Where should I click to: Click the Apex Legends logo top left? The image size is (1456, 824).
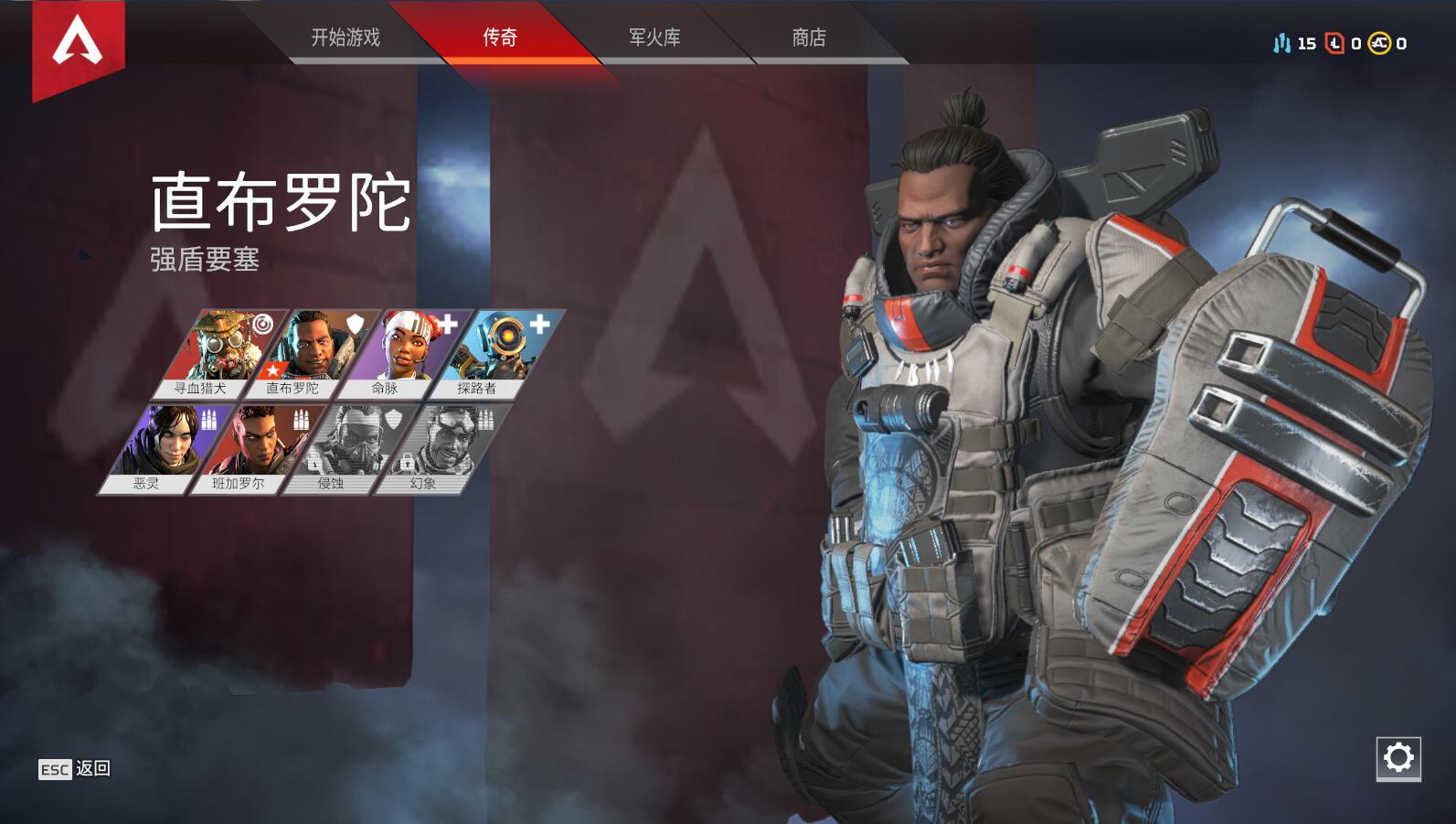[78, 41]
